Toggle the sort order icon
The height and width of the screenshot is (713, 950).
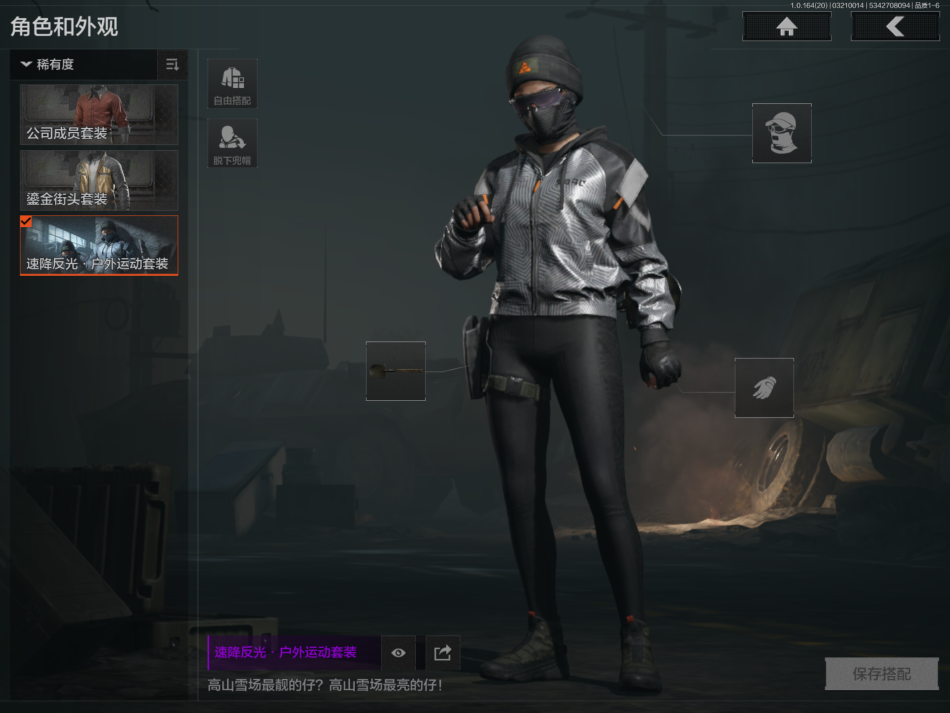coord(172,65)
